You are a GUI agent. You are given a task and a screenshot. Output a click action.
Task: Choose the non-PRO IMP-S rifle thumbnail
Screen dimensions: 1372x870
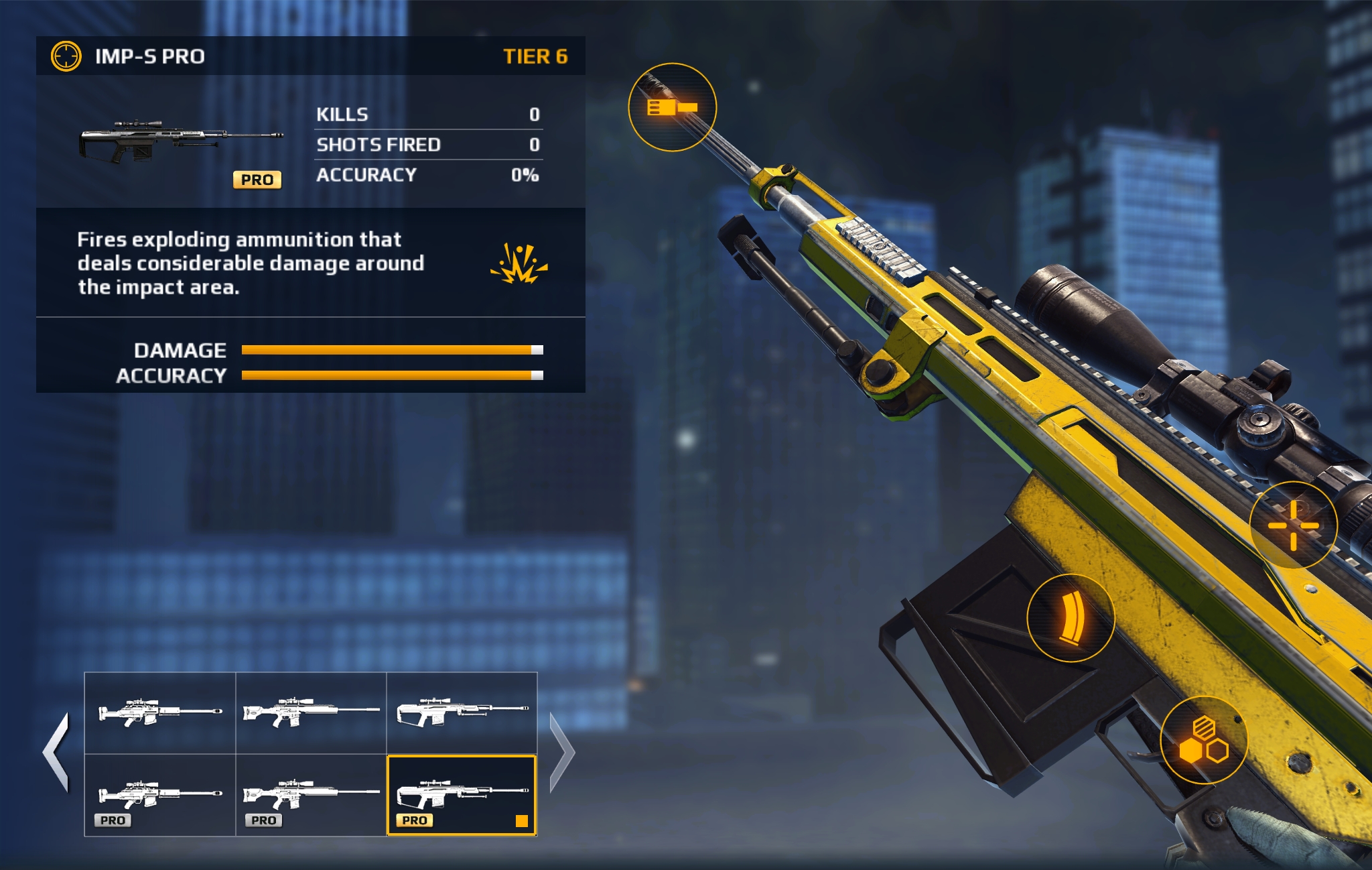tap(462, 713)
